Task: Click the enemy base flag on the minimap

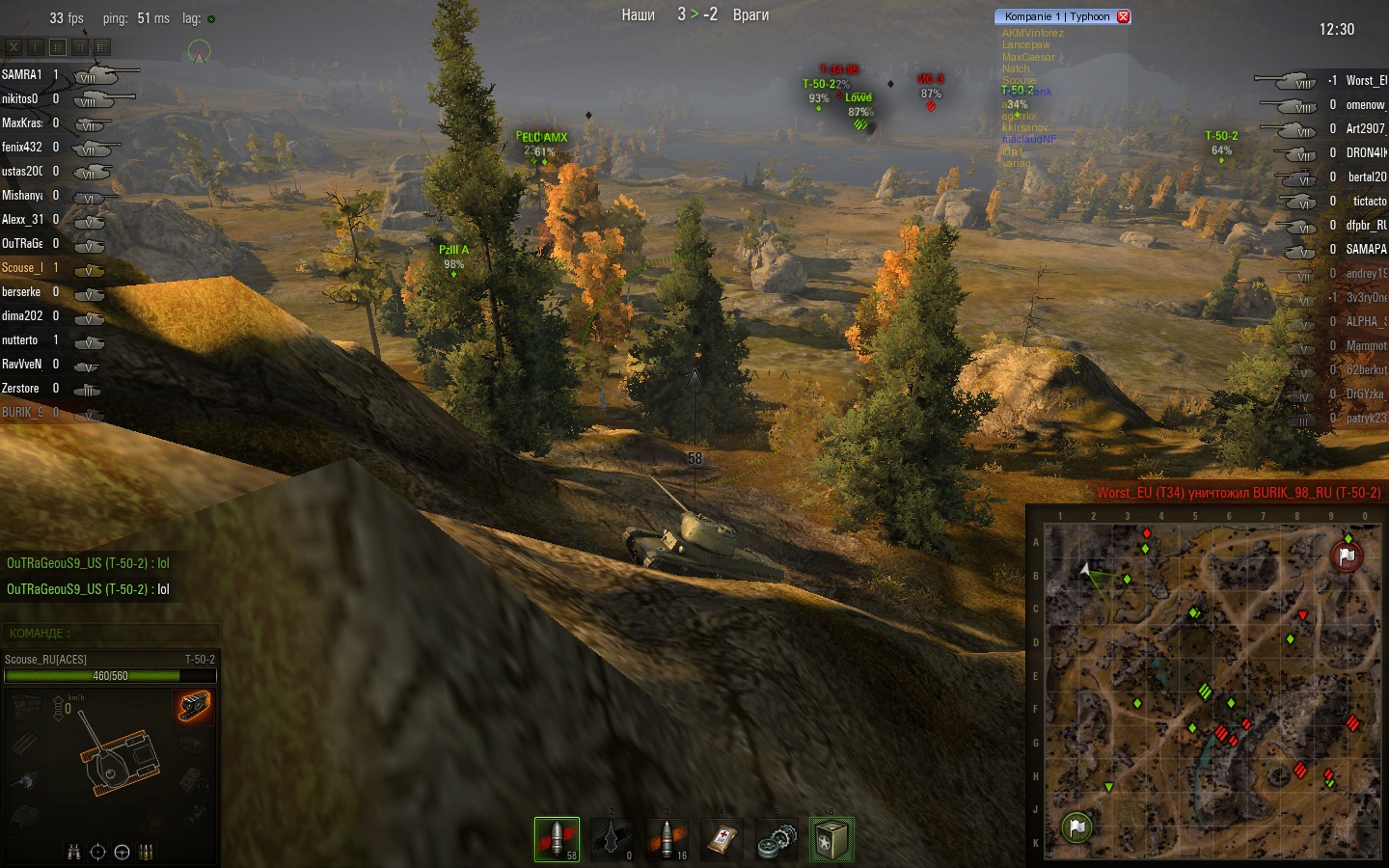Action: (x=1347, y=556)
